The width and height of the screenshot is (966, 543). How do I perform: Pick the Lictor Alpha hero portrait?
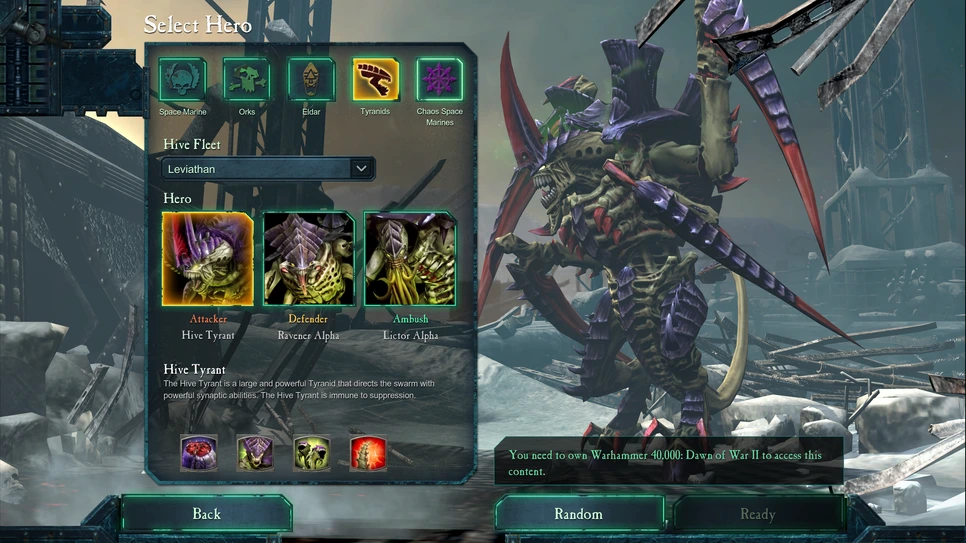coord(410,258)
